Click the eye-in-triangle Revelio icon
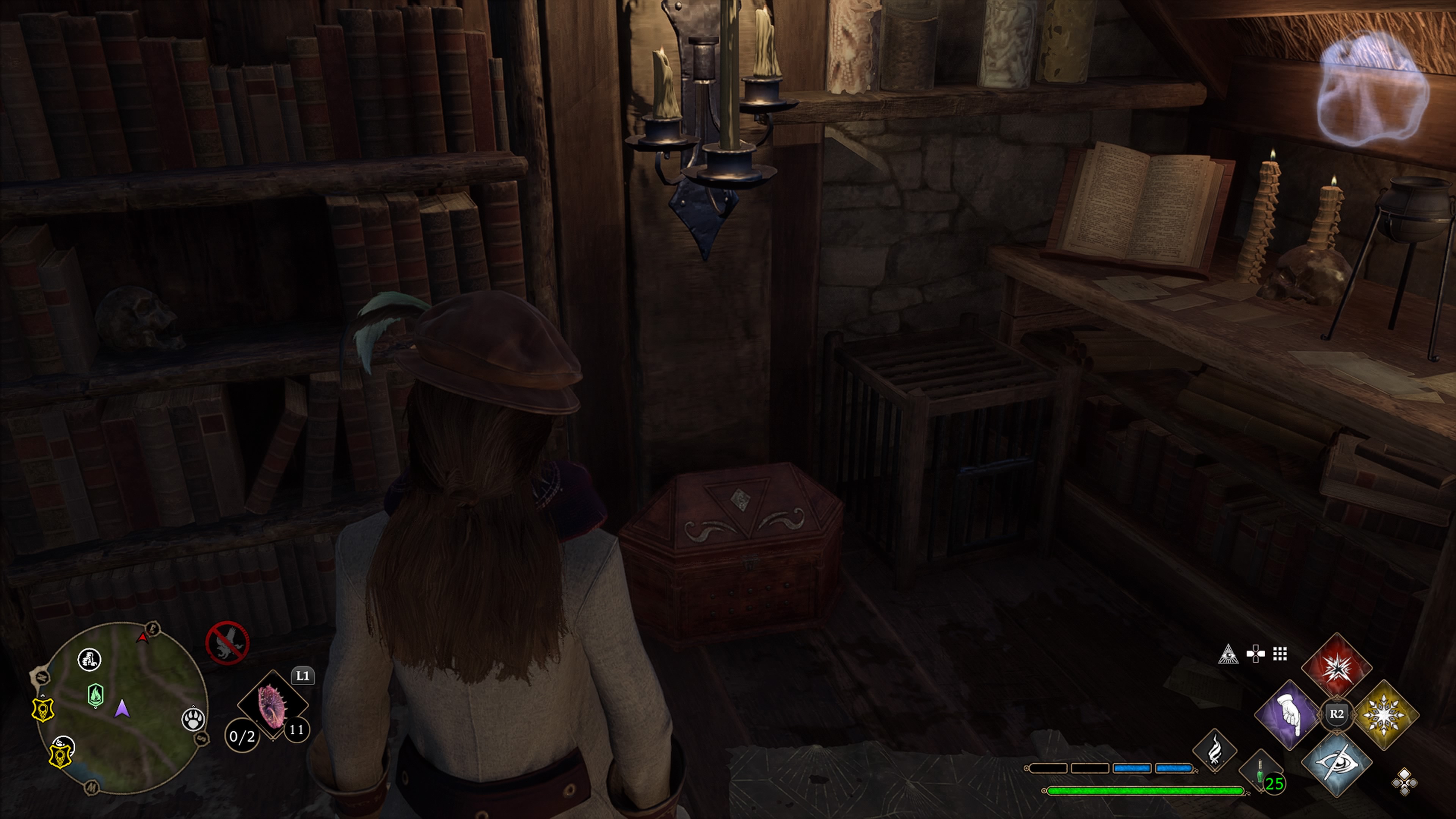Image resolution: width=1456 pixels, height=819 pixels. [x=1228, y=654]
